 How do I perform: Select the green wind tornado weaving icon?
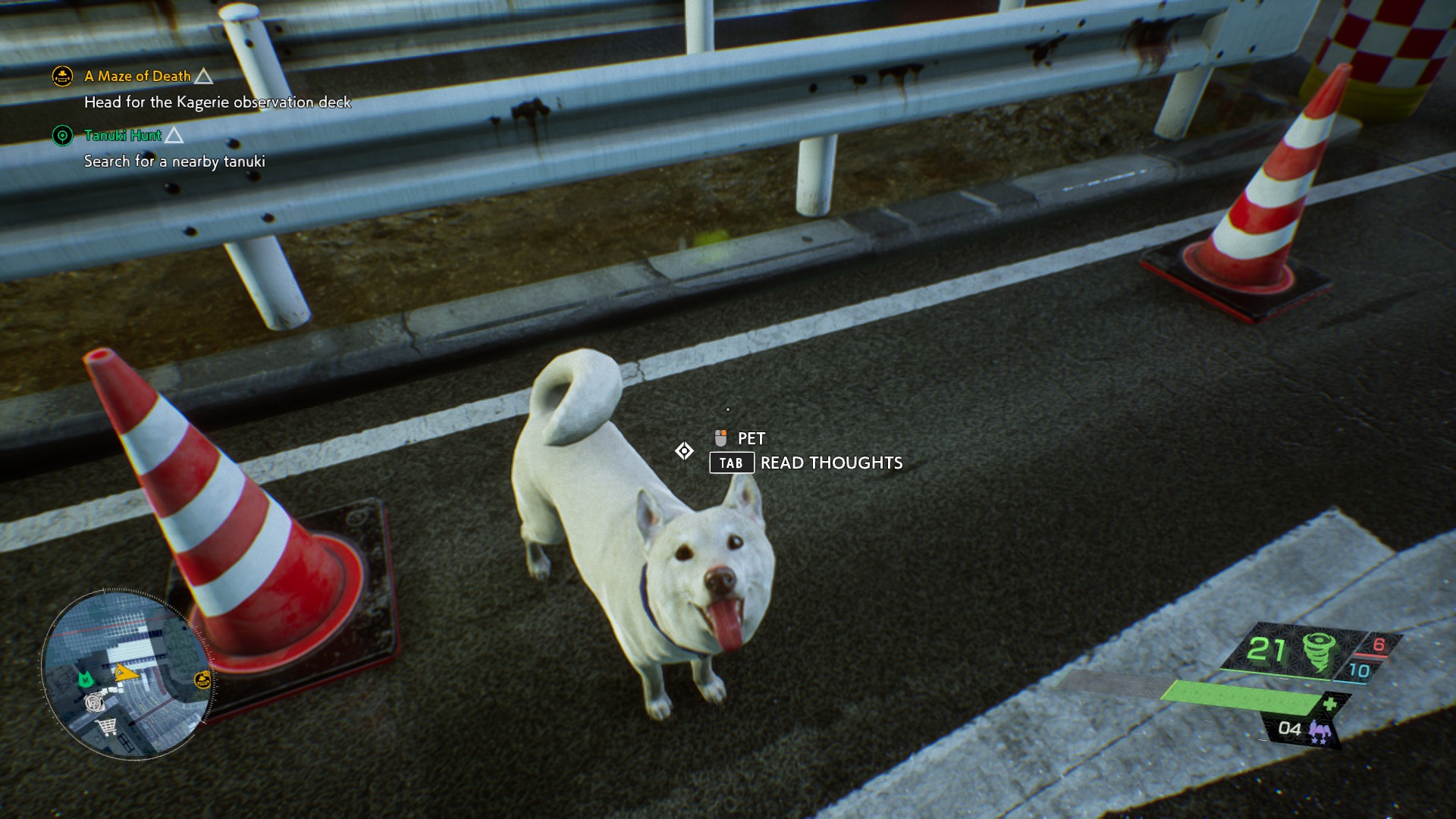(x=1319, y=651)
